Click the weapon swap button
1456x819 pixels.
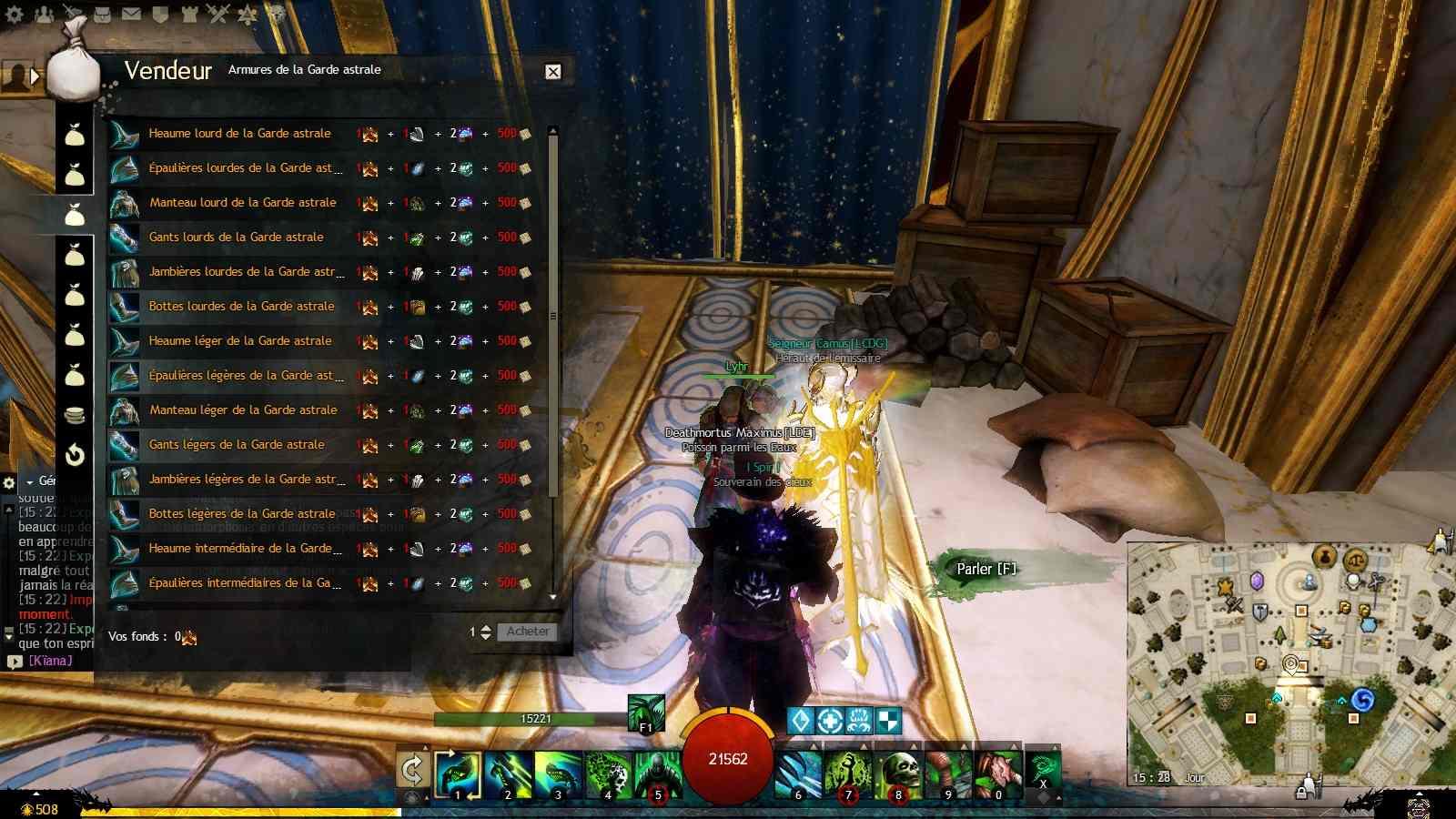[x=412, y=771]
